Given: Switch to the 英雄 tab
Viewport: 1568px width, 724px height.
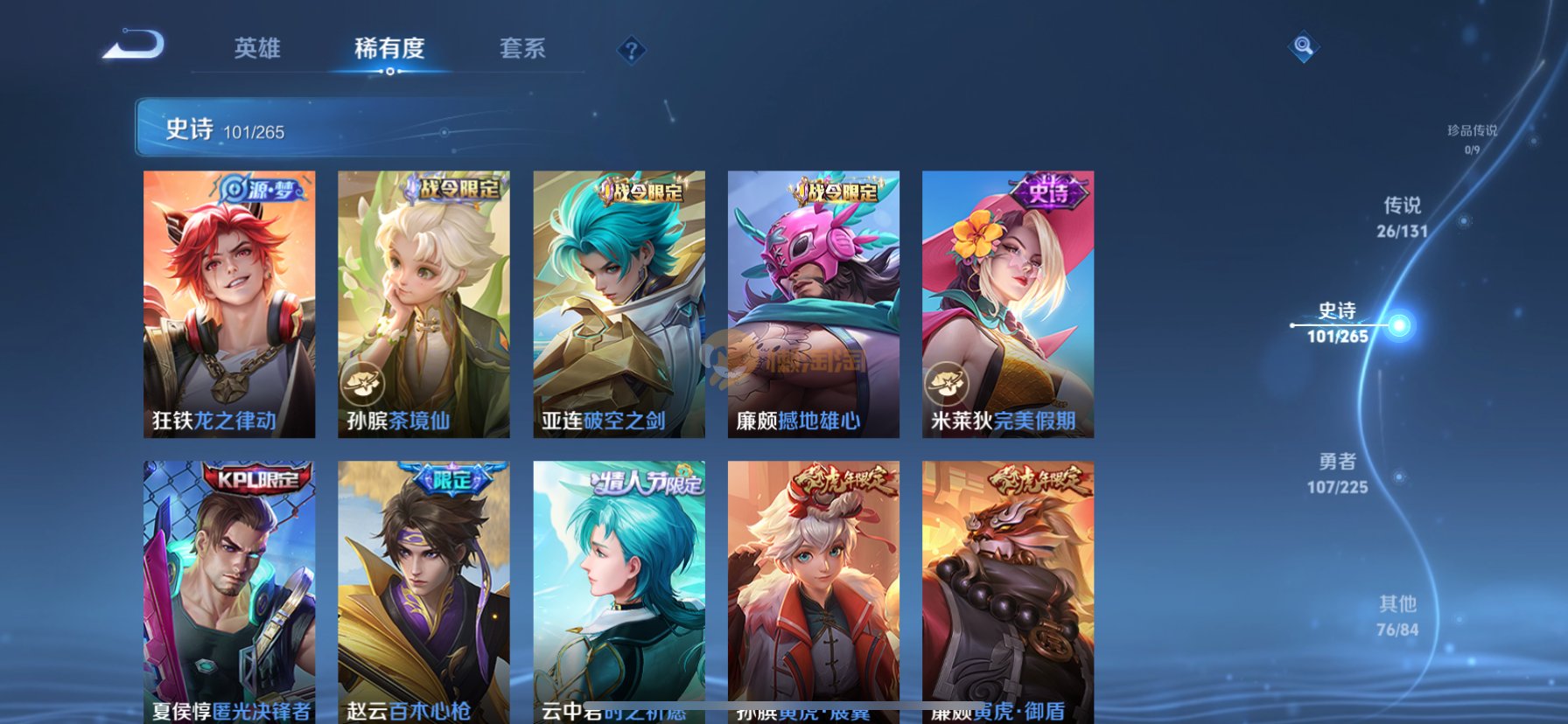Looking at the screenshot, I should point(257,48).
